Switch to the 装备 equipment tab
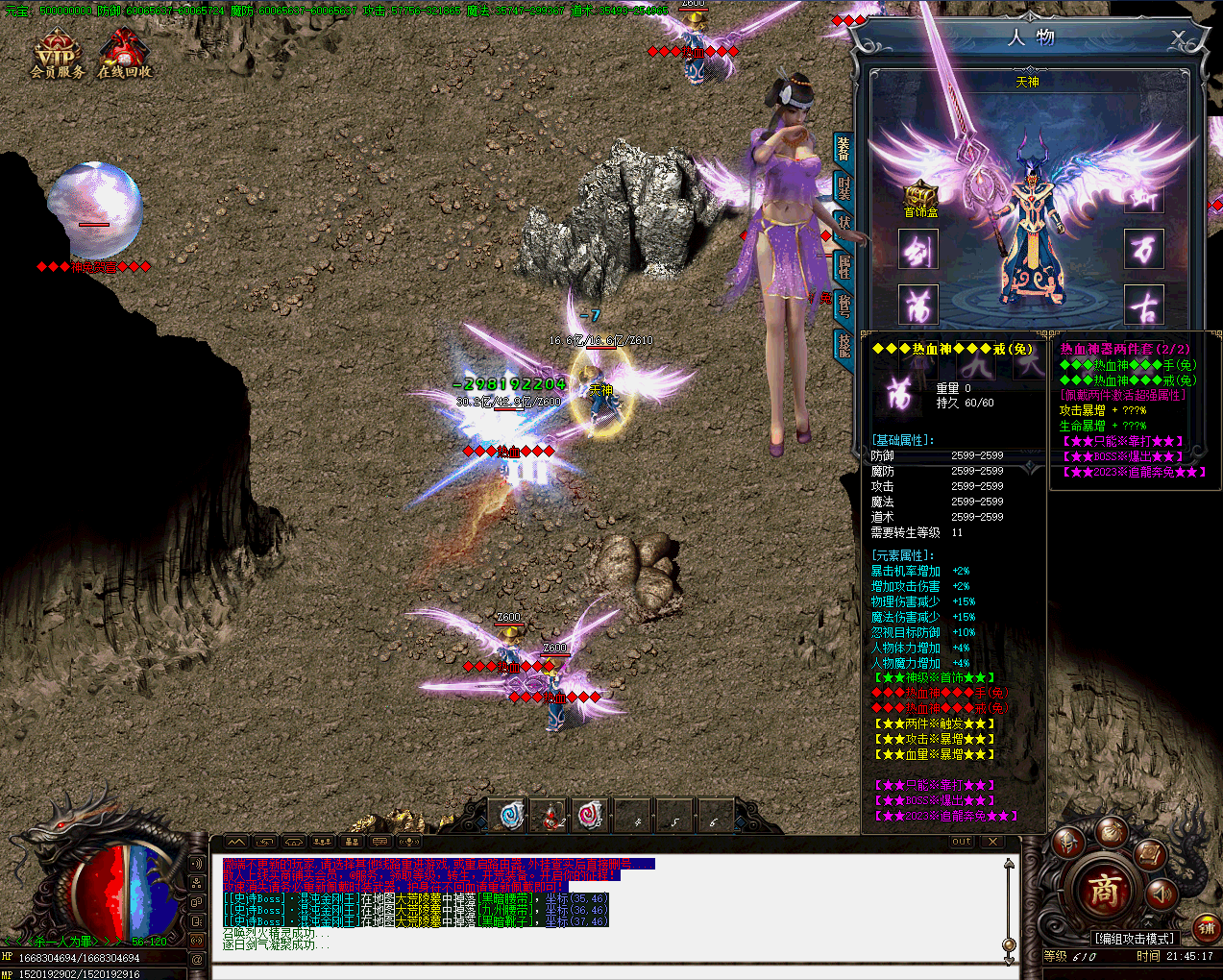This screenshot has width=1223, height=980. (x=843, y=150)
